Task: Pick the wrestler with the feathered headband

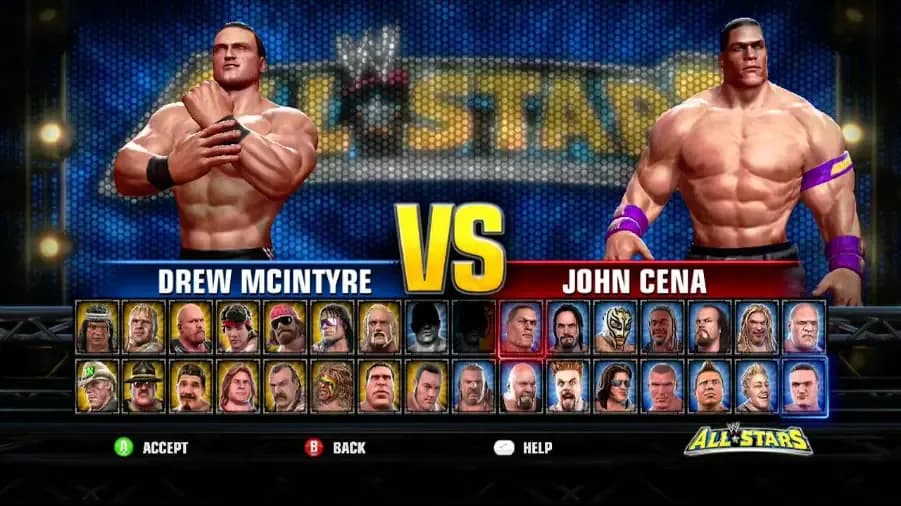Action: pos(97,327)
